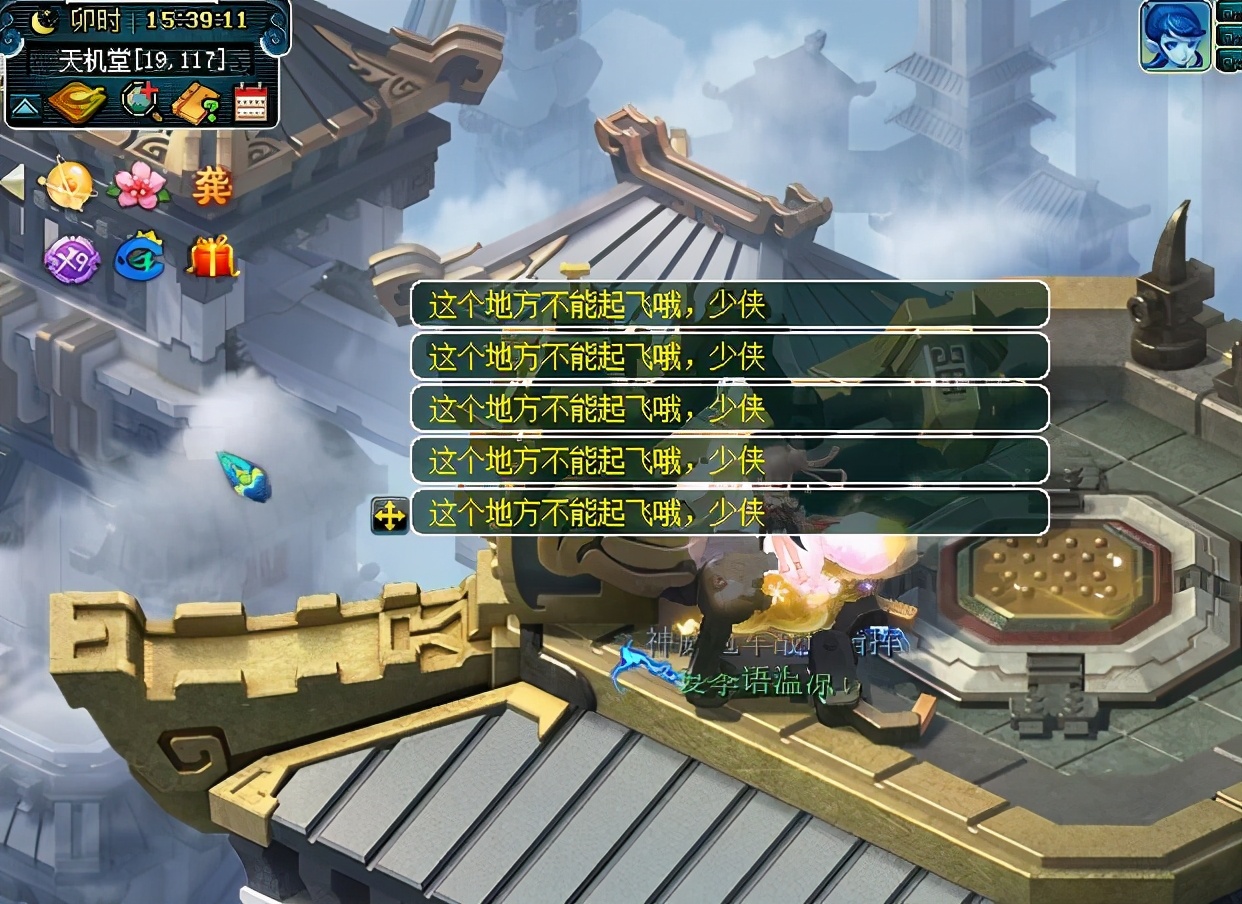
Task: Open the blue crowned C icon
Action: pyautogui.click(x=139, y=258)
